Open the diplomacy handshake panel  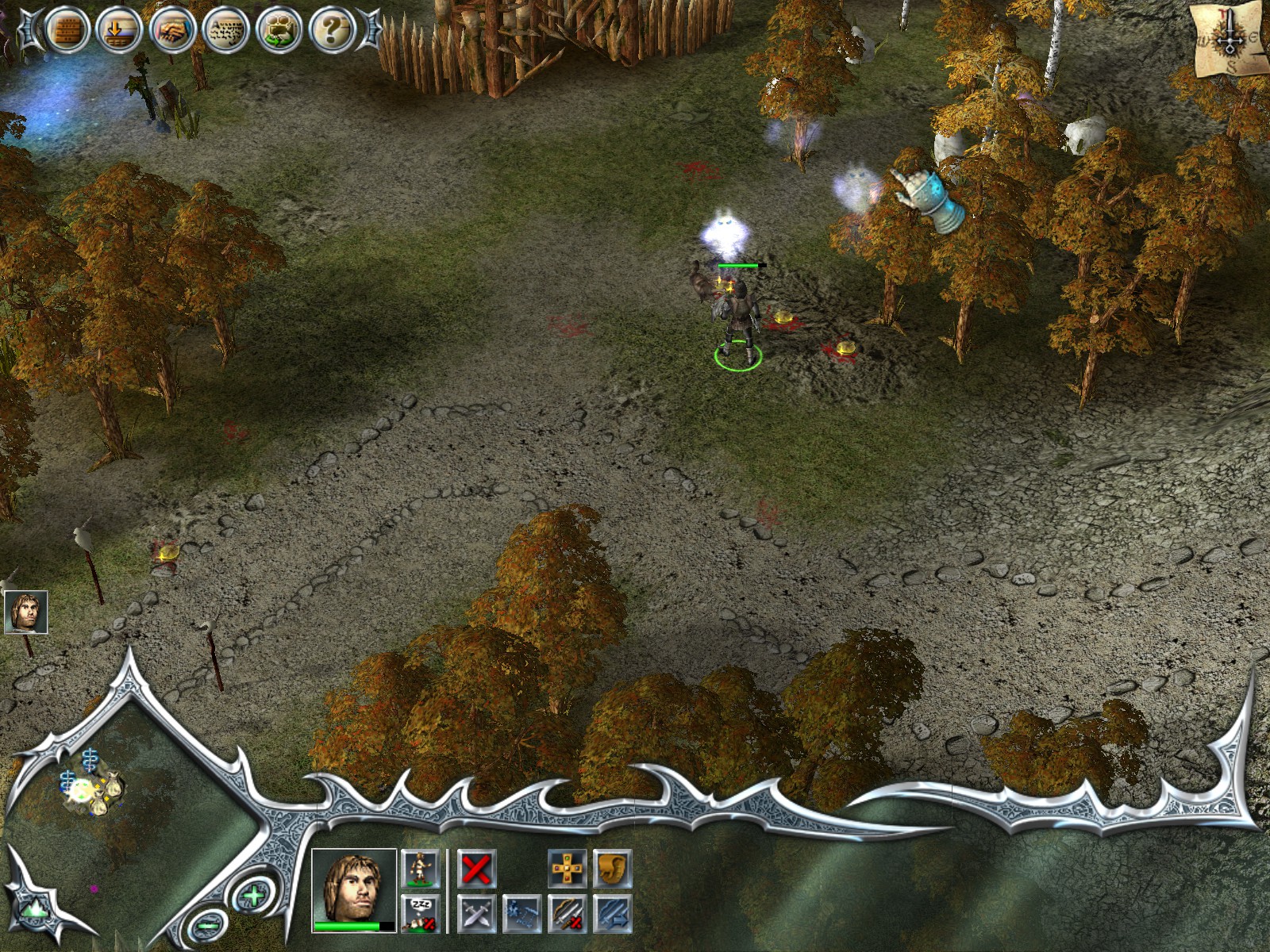(172, 30)
